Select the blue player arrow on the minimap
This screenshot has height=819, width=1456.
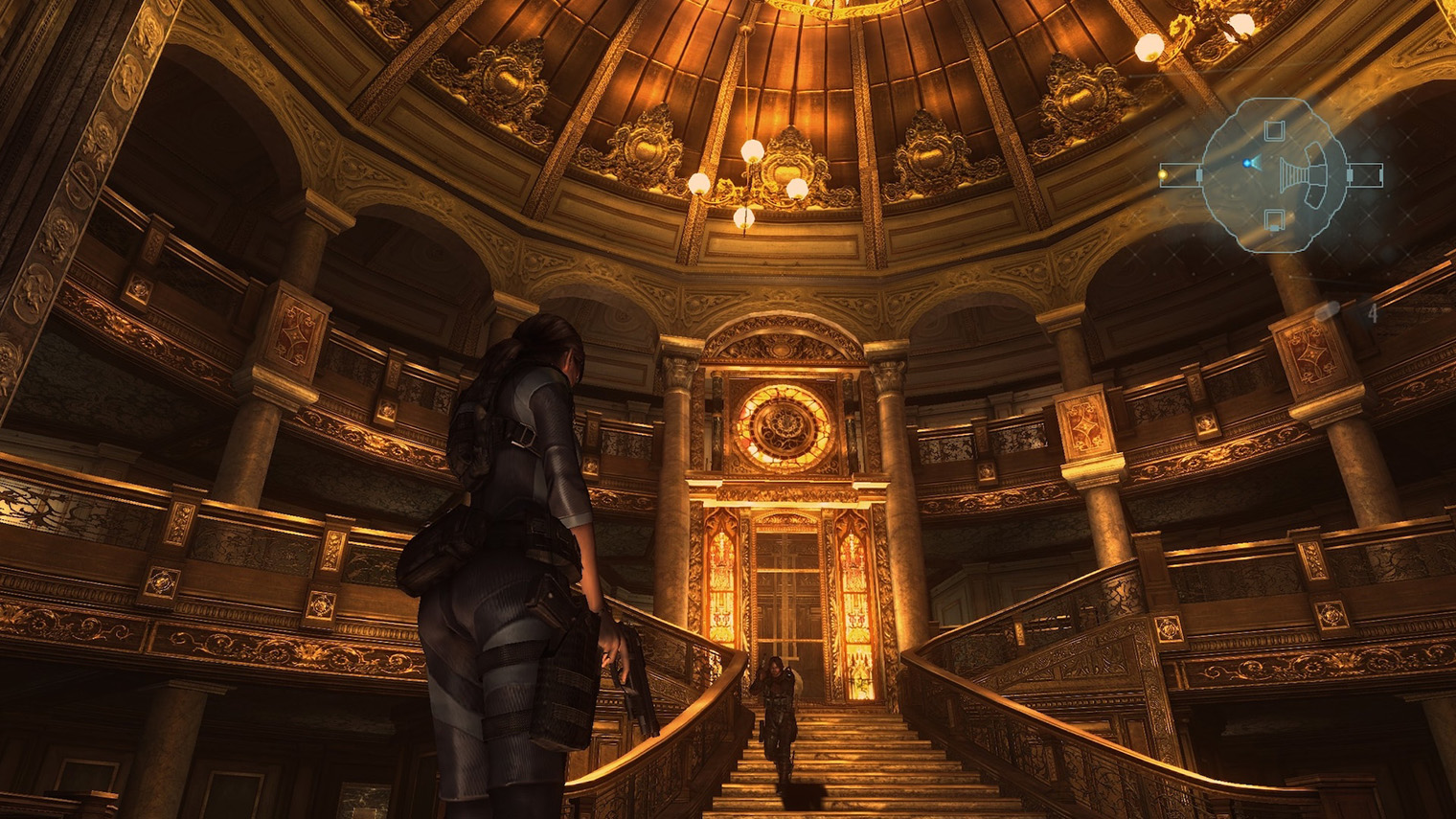pos(1248,163)
